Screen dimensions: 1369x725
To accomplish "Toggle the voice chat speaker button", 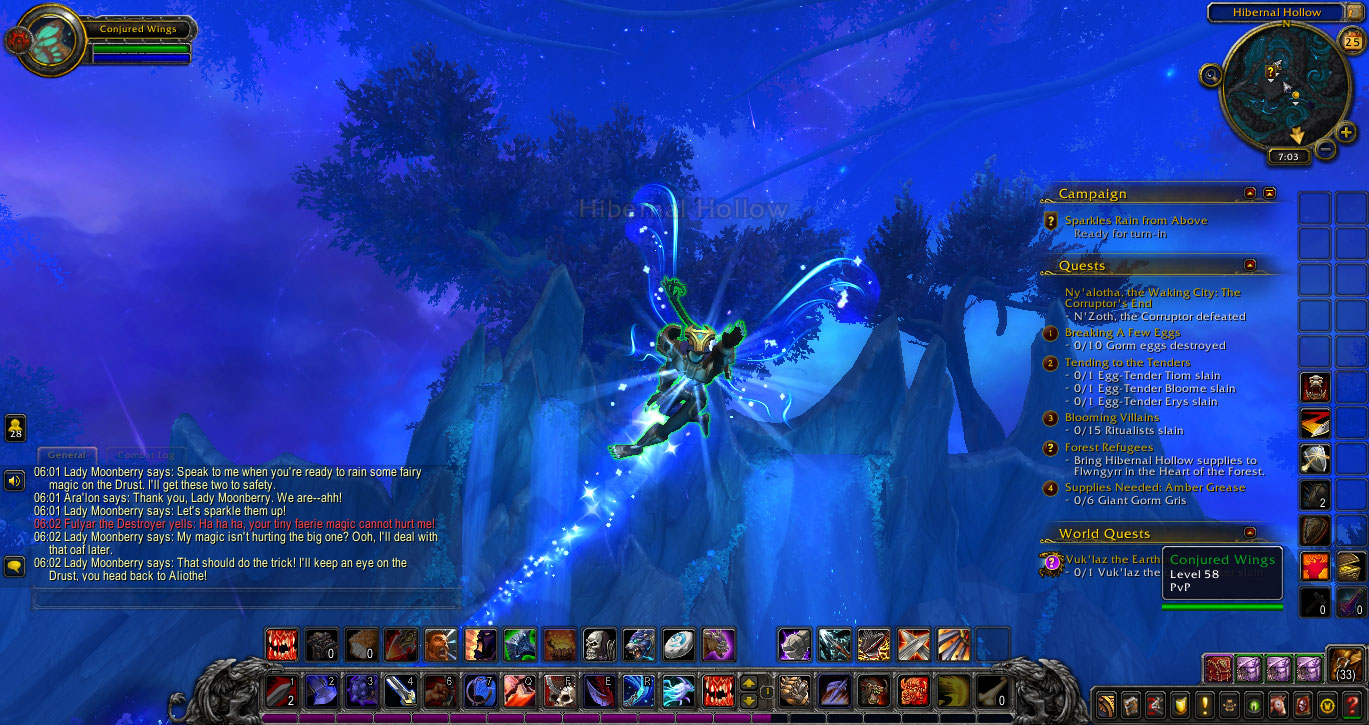I will [14, 481].
